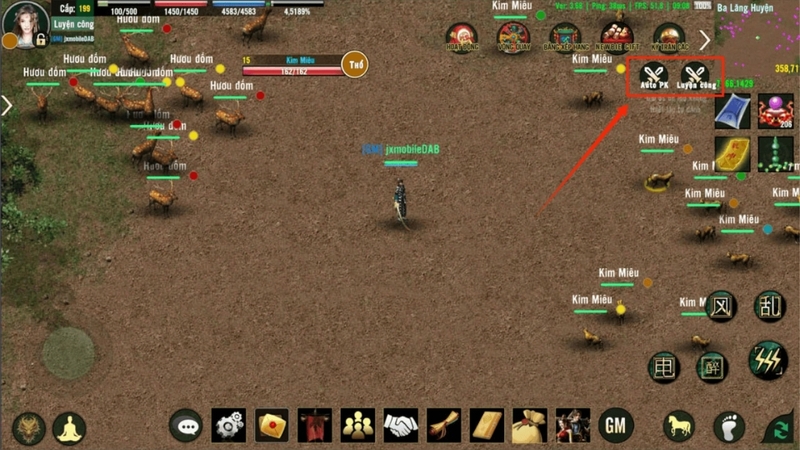Toggle the Auto PK button

[654, 75]
